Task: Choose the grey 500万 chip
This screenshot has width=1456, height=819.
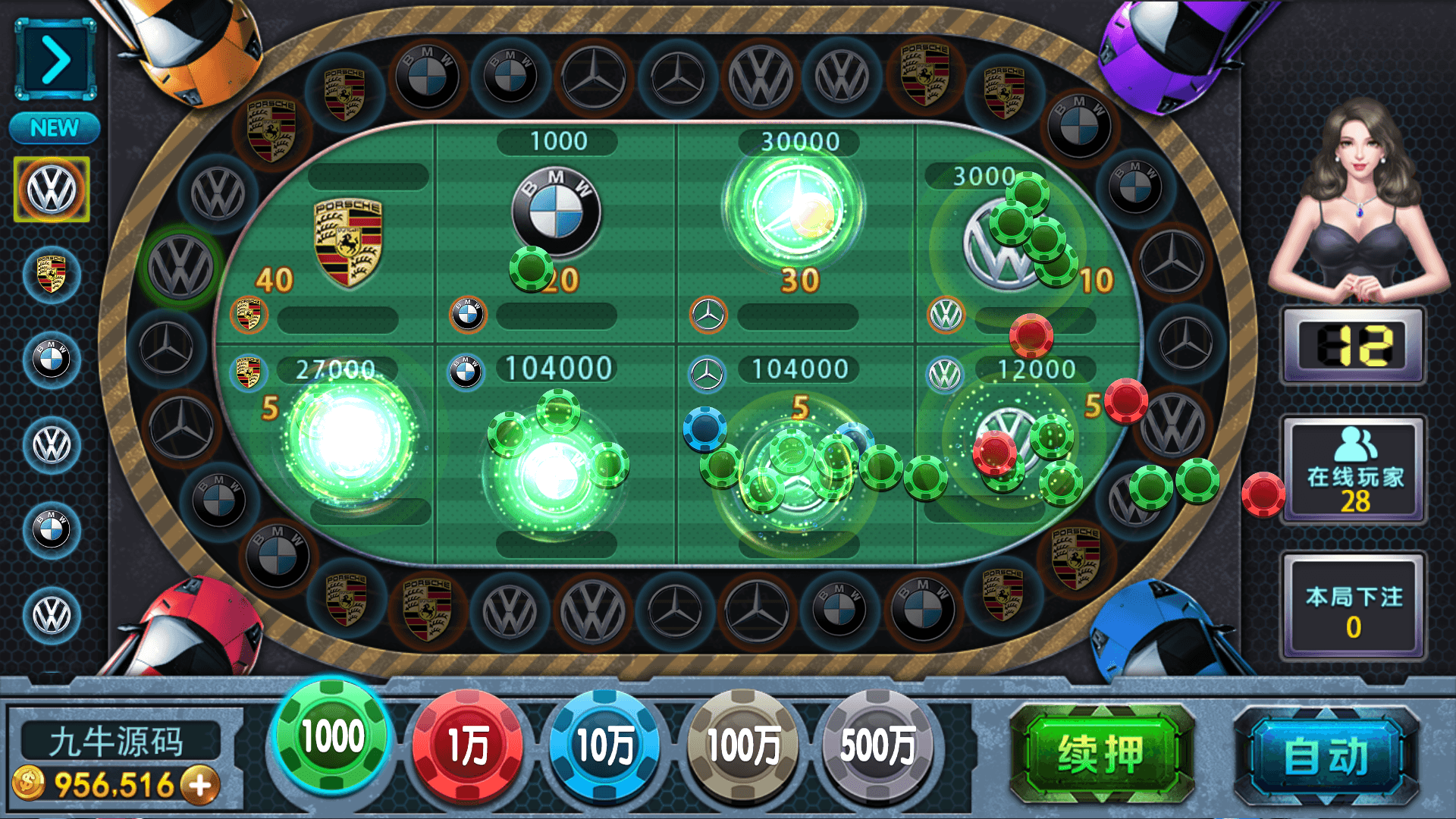Action: [877, 745]
